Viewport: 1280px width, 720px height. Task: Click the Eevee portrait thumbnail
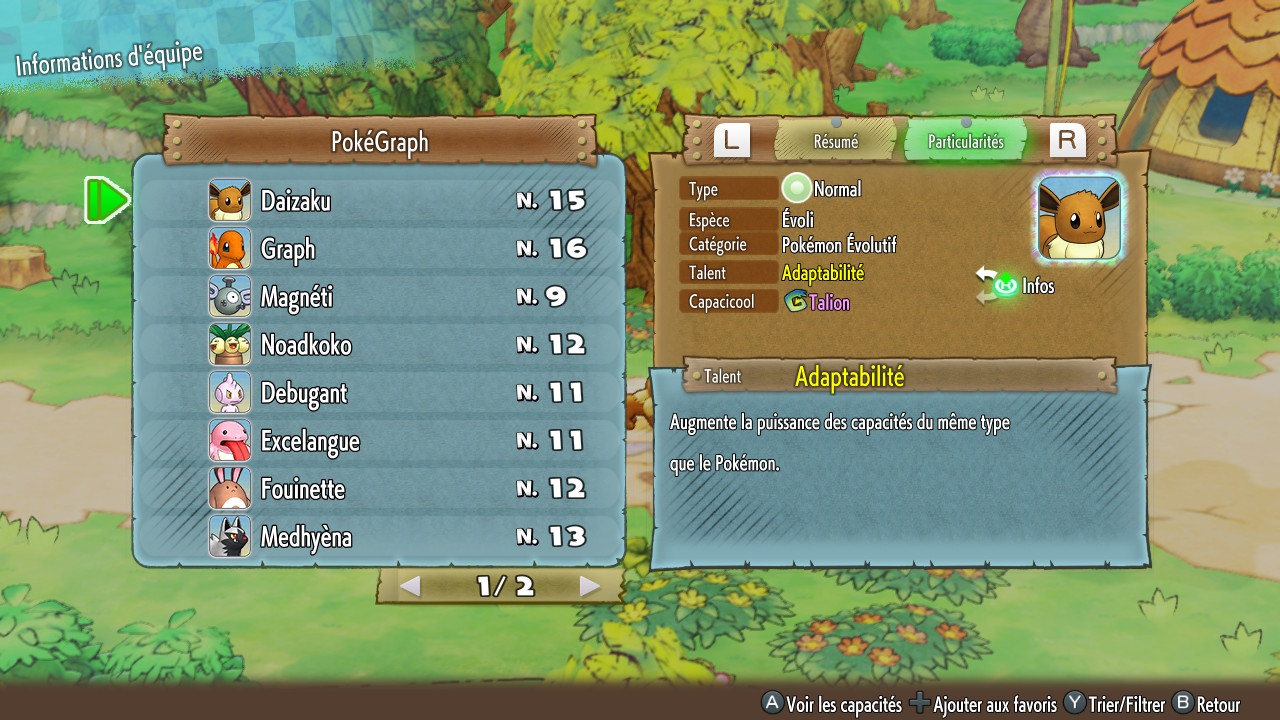(x=1079, y=218)
